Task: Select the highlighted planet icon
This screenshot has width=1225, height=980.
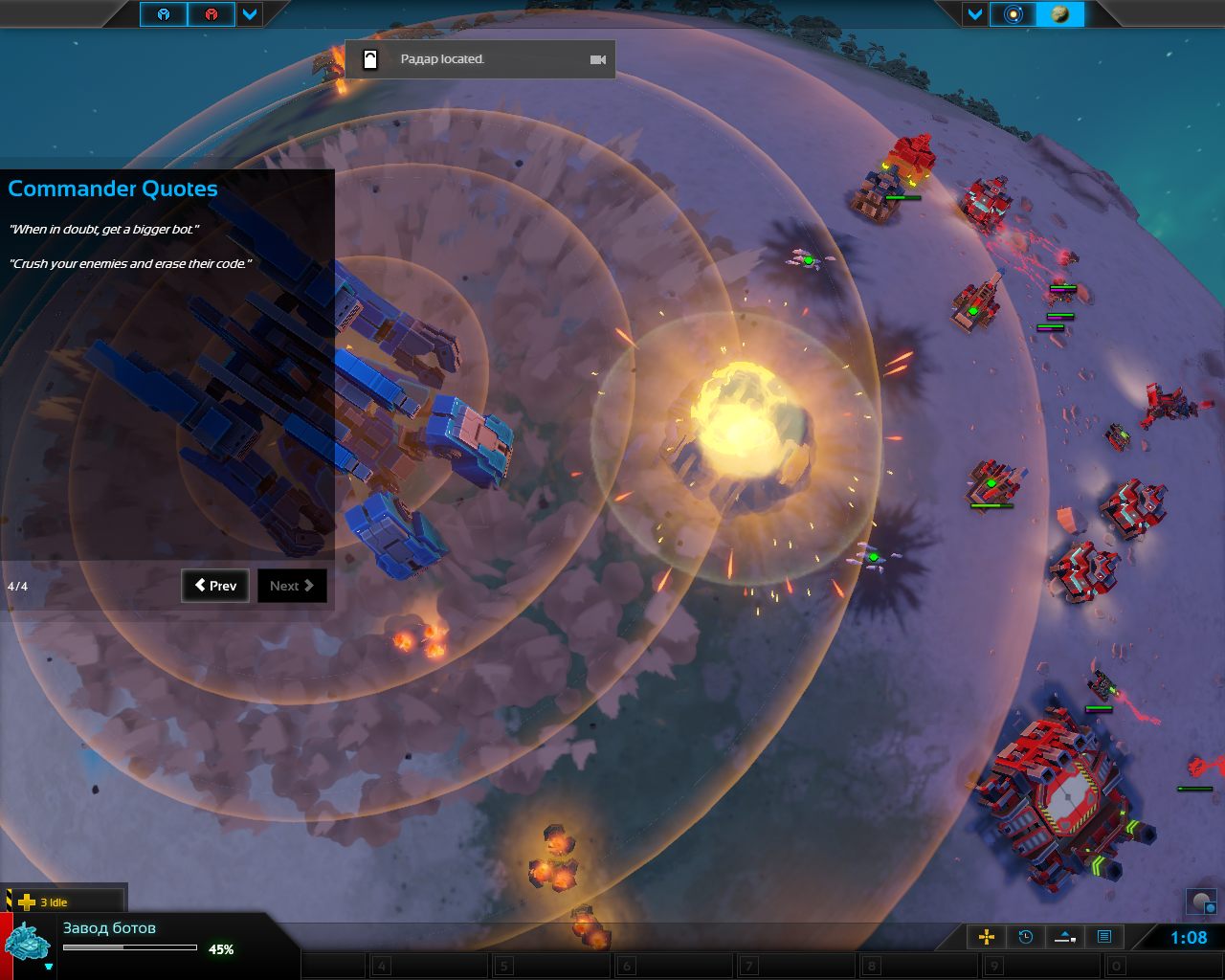Action: click(1059, 14)
